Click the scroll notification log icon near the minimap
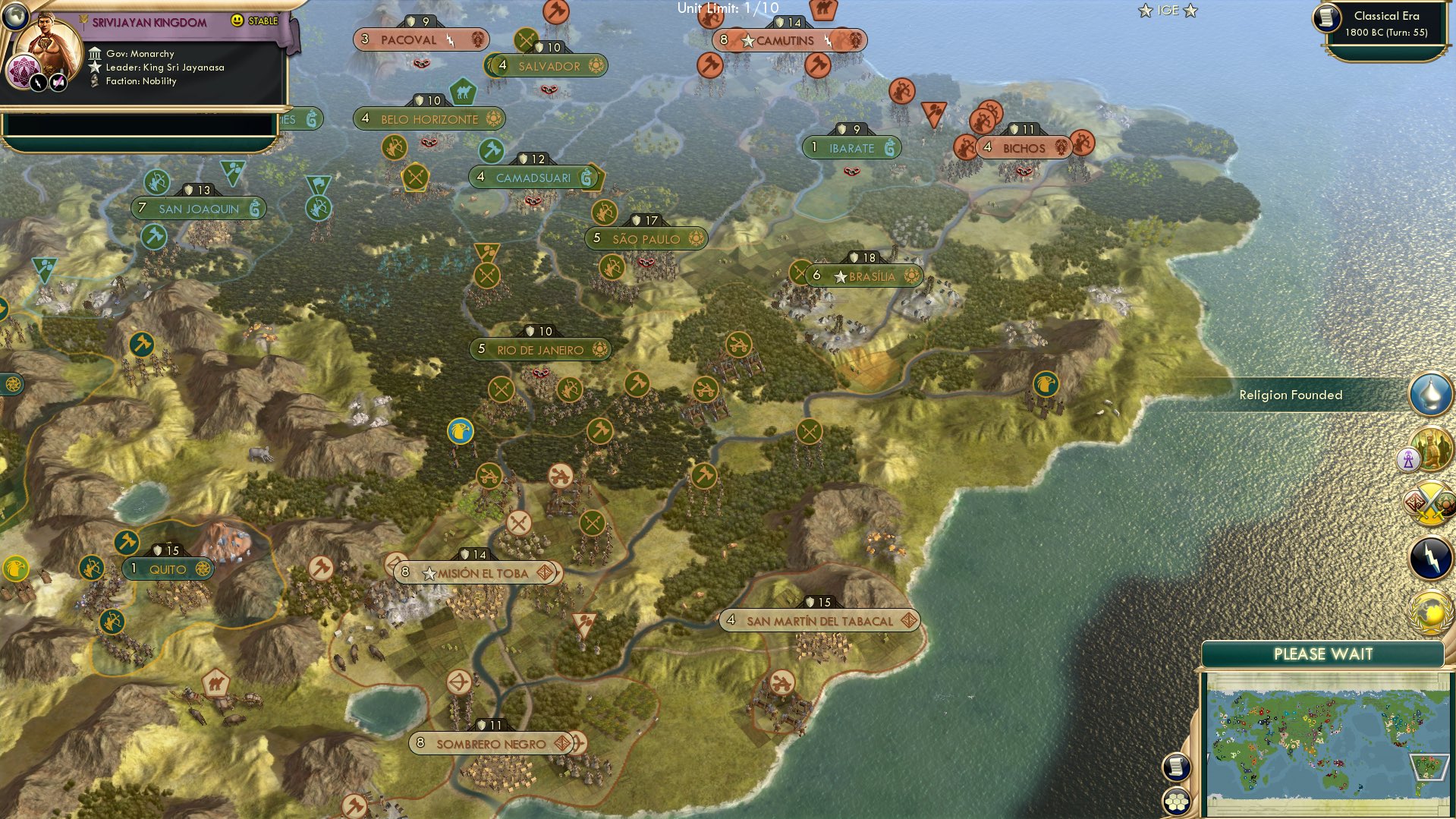Image resolution: width=1456 pixels, height=819 pixels. click(1177, 767)
